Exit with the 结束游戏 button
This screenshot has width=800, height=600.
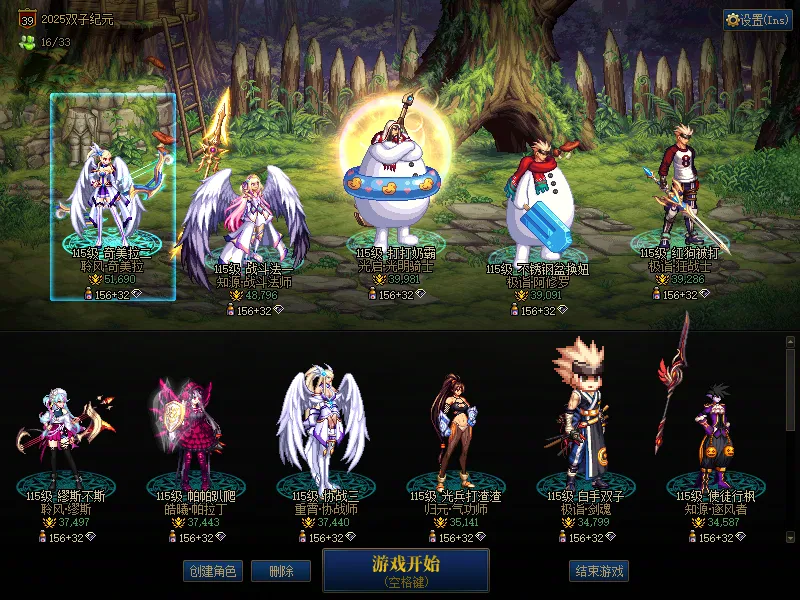tap(599, 571)
